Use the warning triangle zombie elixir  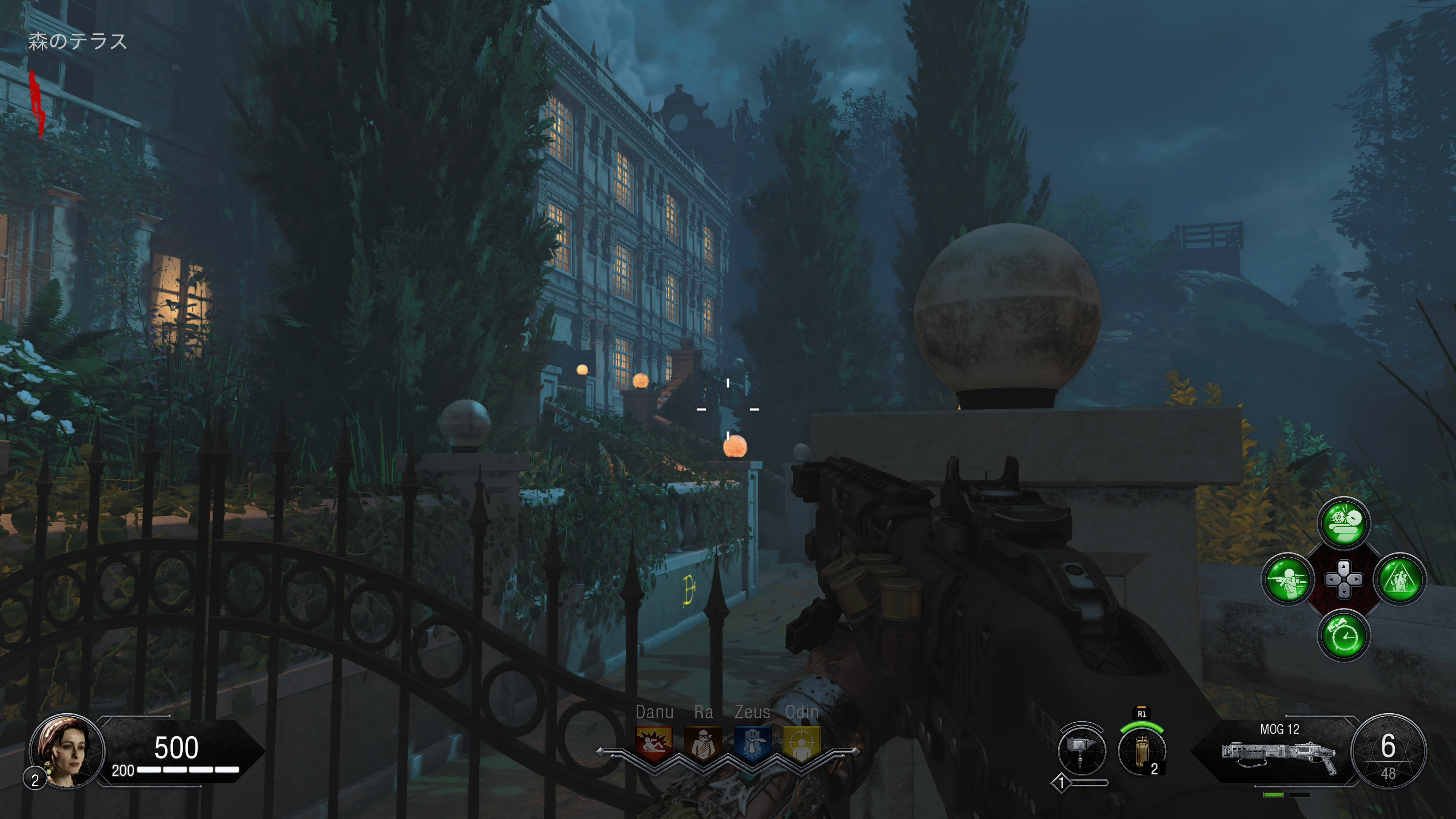click(x=1400, y=579)
